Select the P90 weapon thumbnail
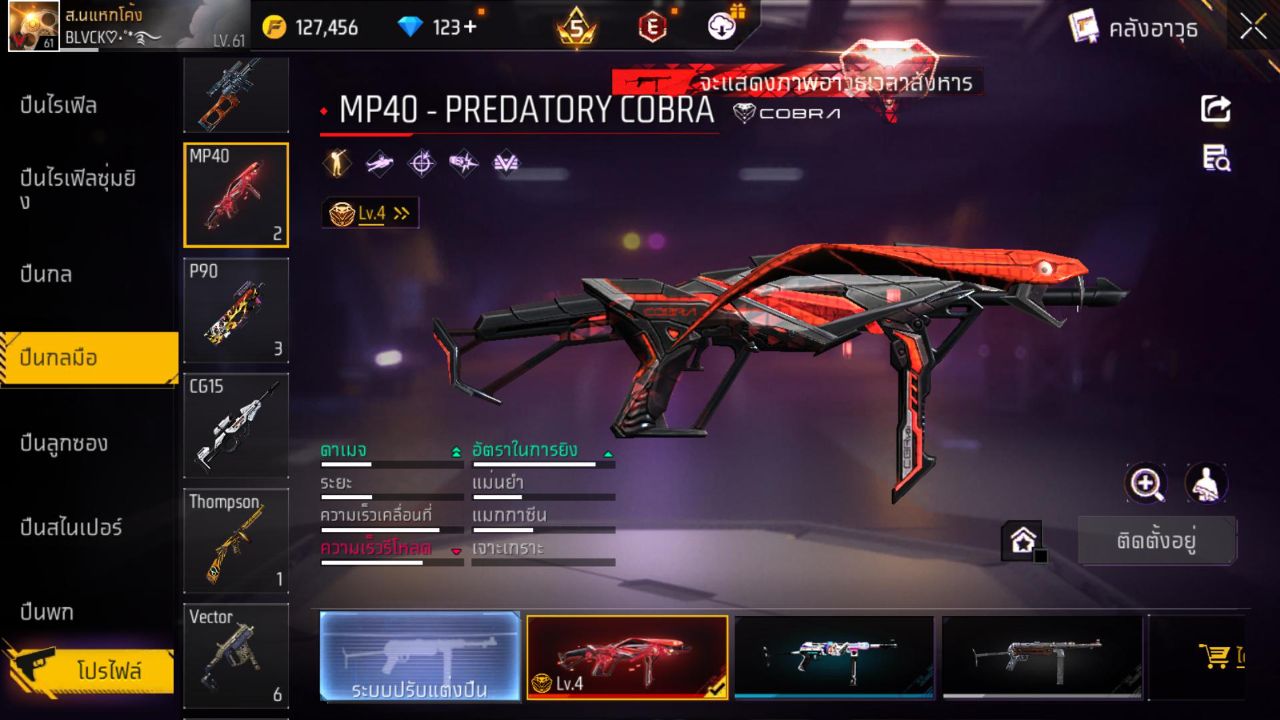 coord(236,310)
